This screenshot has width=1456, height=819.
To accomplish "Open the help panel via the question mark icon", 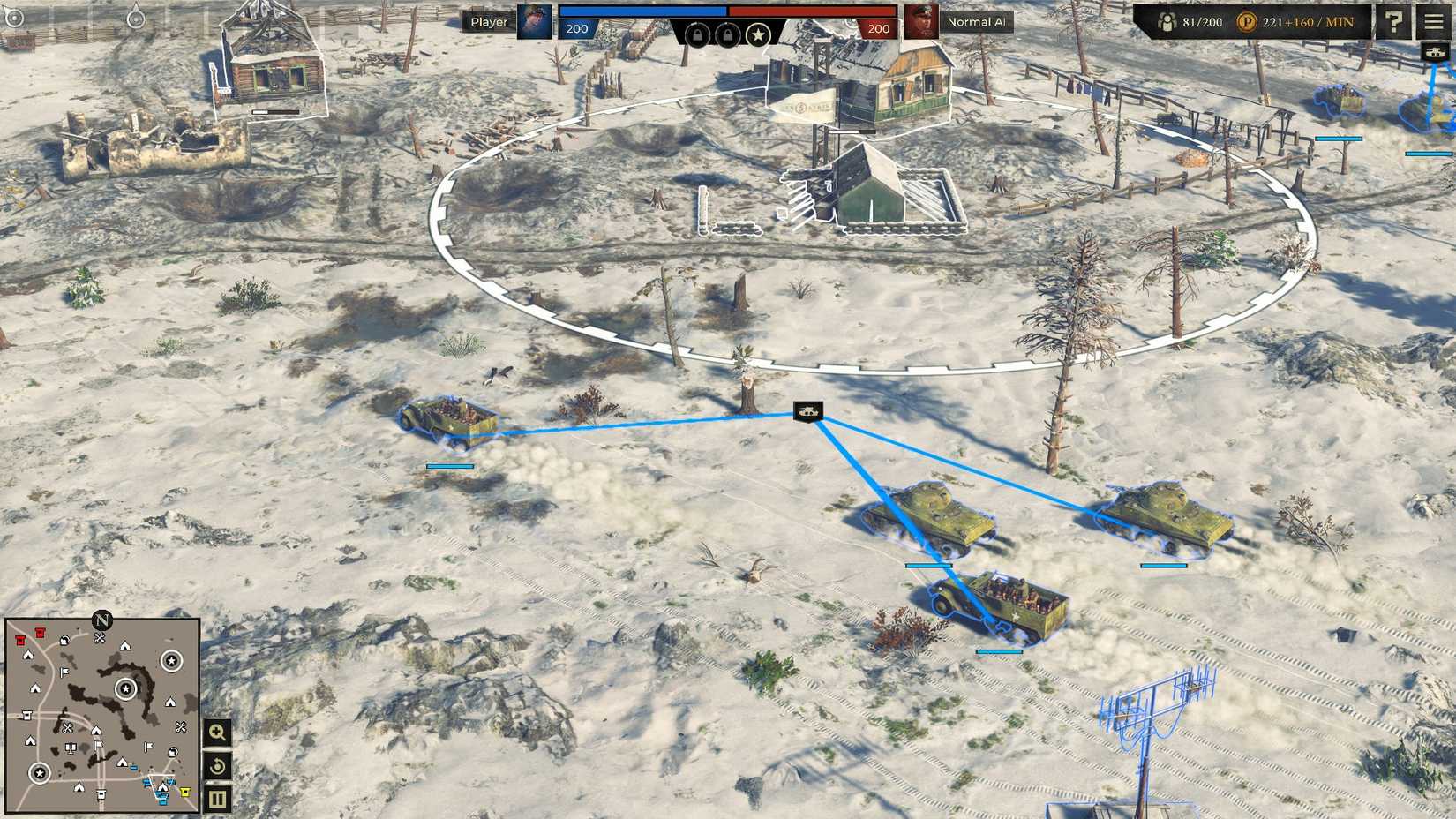I will pyautogui.click(x=1394, y=20).
